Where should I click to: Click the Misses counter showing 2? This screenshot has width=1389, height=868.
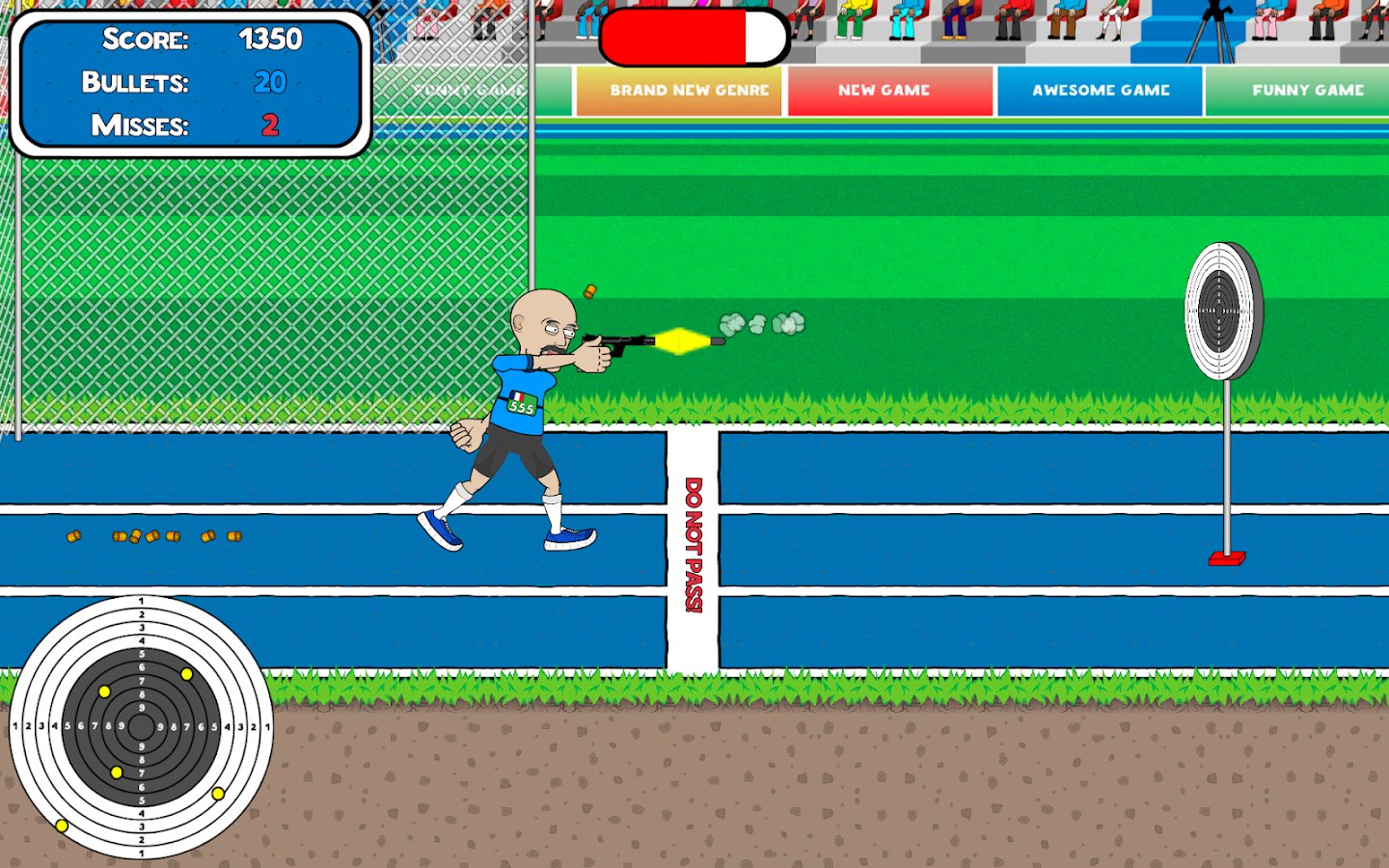point(269,125)
